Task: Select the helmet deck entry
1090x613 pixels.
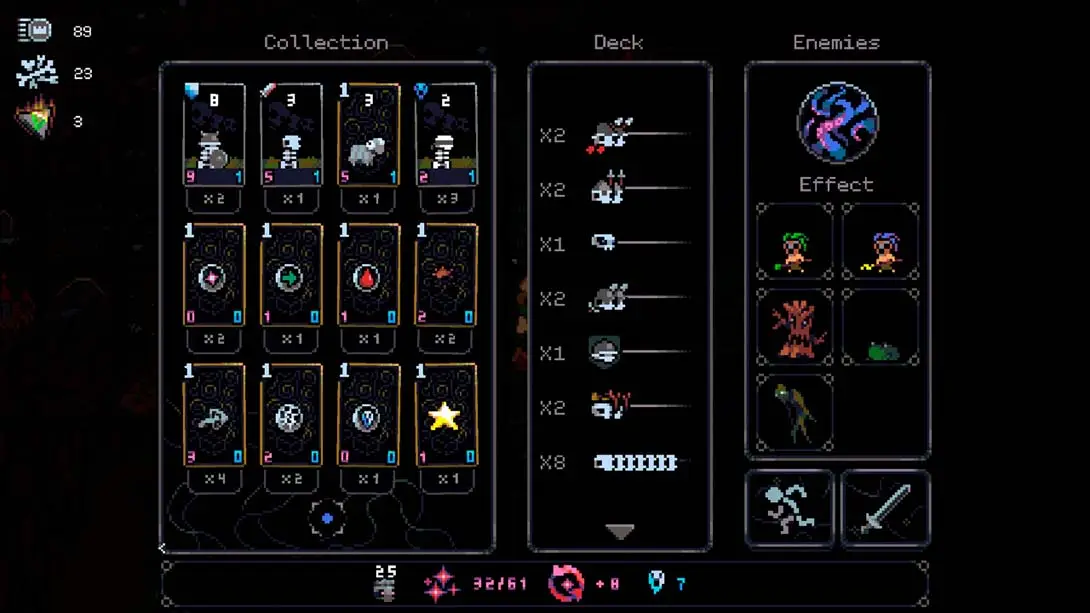Action: (x=620, y=353)
